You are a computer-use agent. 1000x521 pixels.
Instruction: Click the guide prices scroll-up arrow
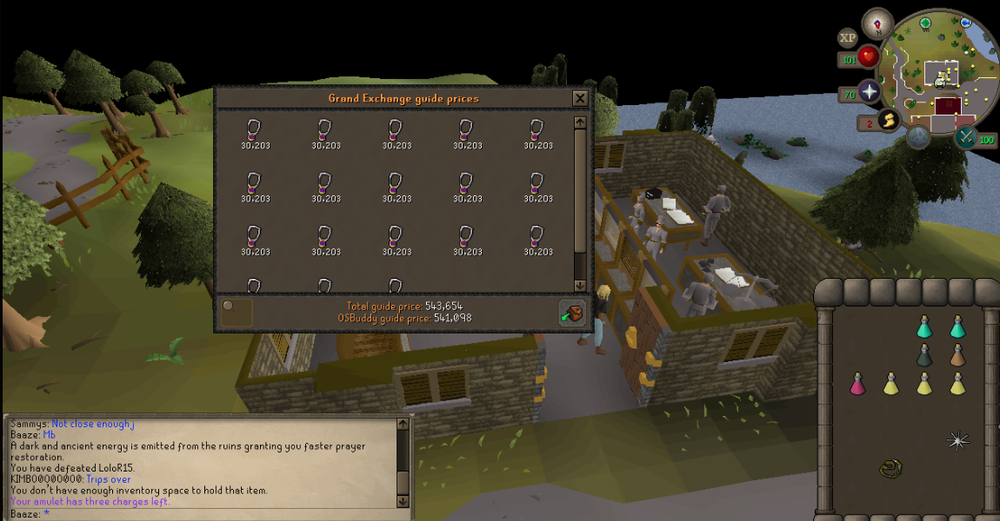[580, 123]
